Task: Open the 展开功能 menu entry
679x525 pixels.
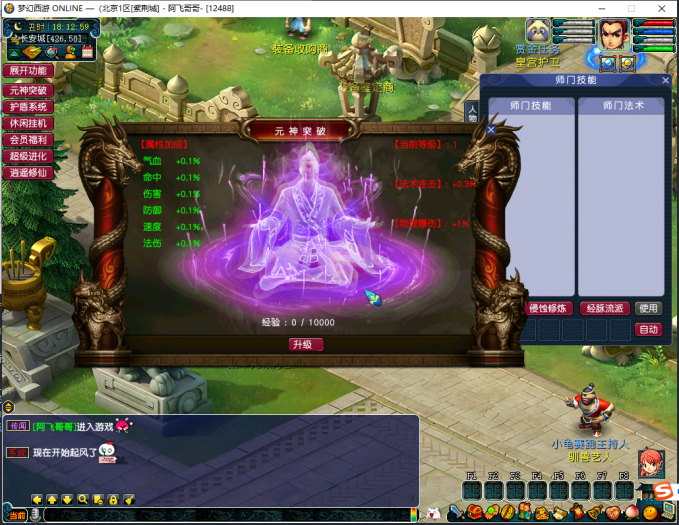Action: tap(29, 71)
